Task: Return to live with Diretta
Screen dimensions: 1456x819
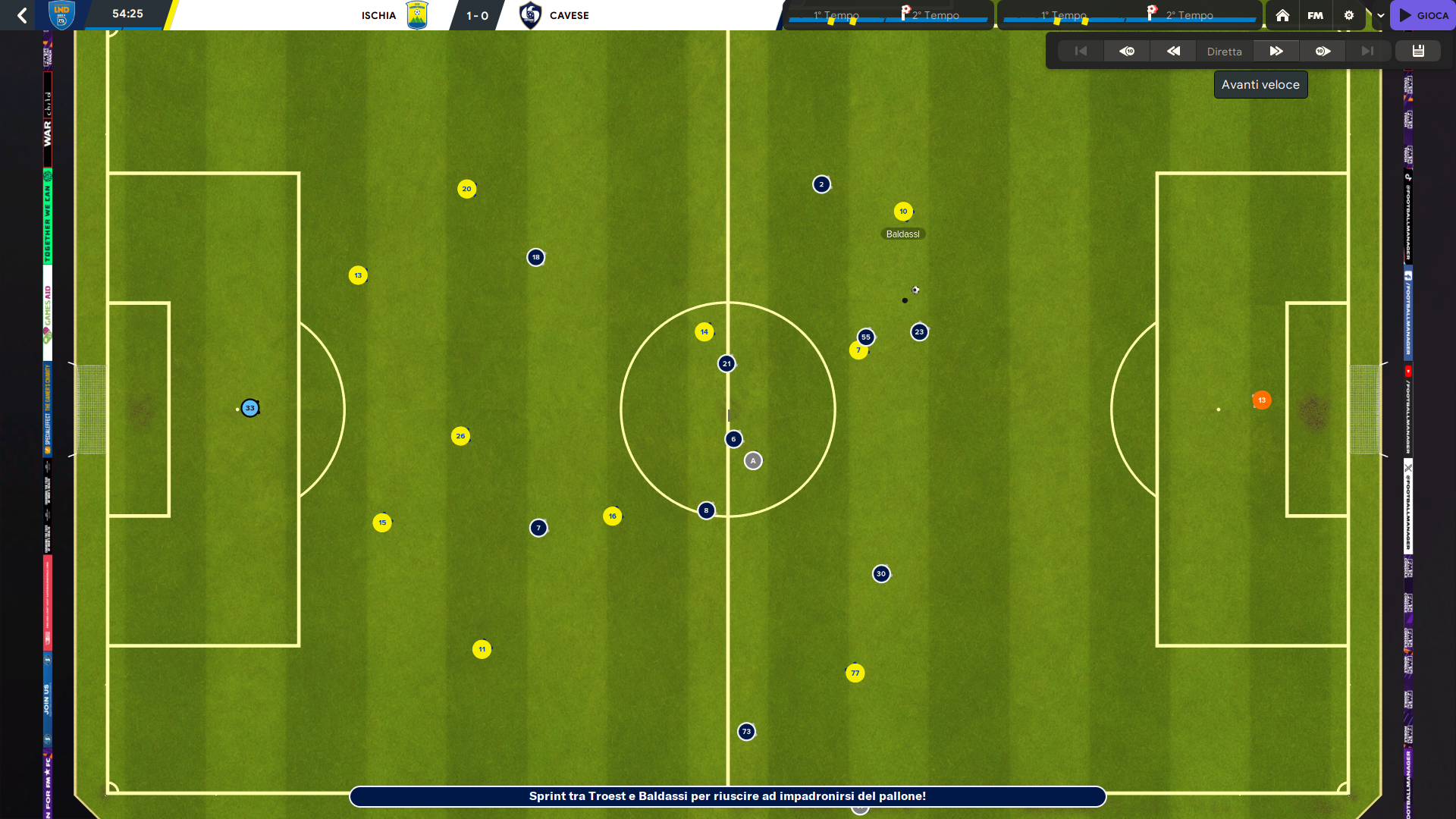Action: 1224,52
